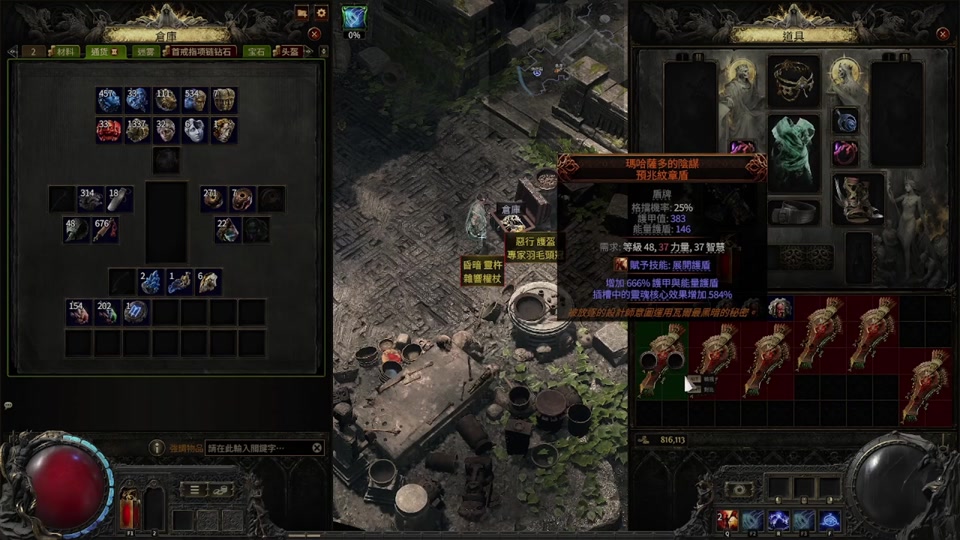Select the currency stack of 1337
The height and width of the screenshot is (540, 960).
click(137, 130)
